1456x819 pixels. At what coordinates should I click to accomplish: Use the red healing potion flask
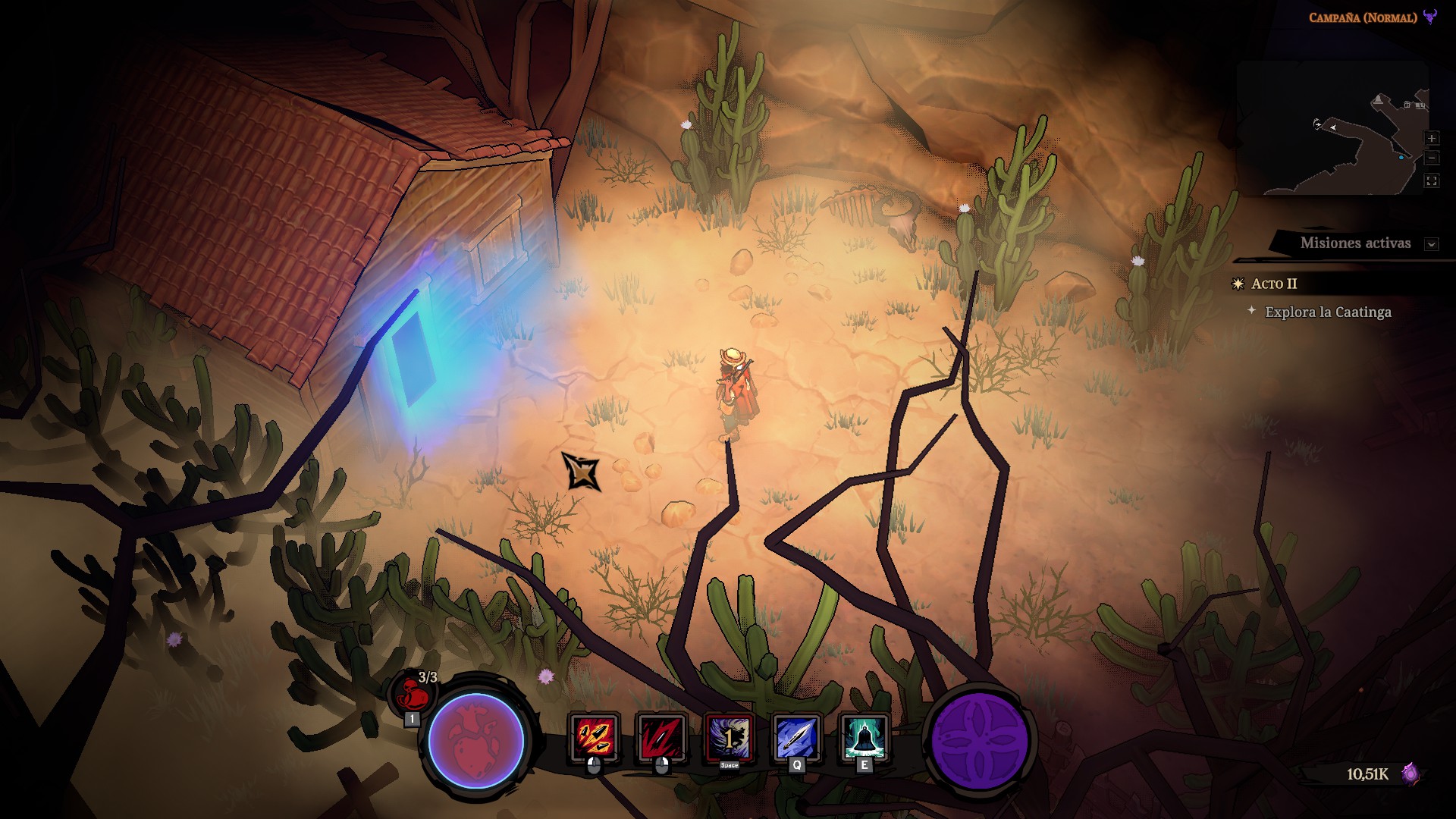[x=411, y=693]
